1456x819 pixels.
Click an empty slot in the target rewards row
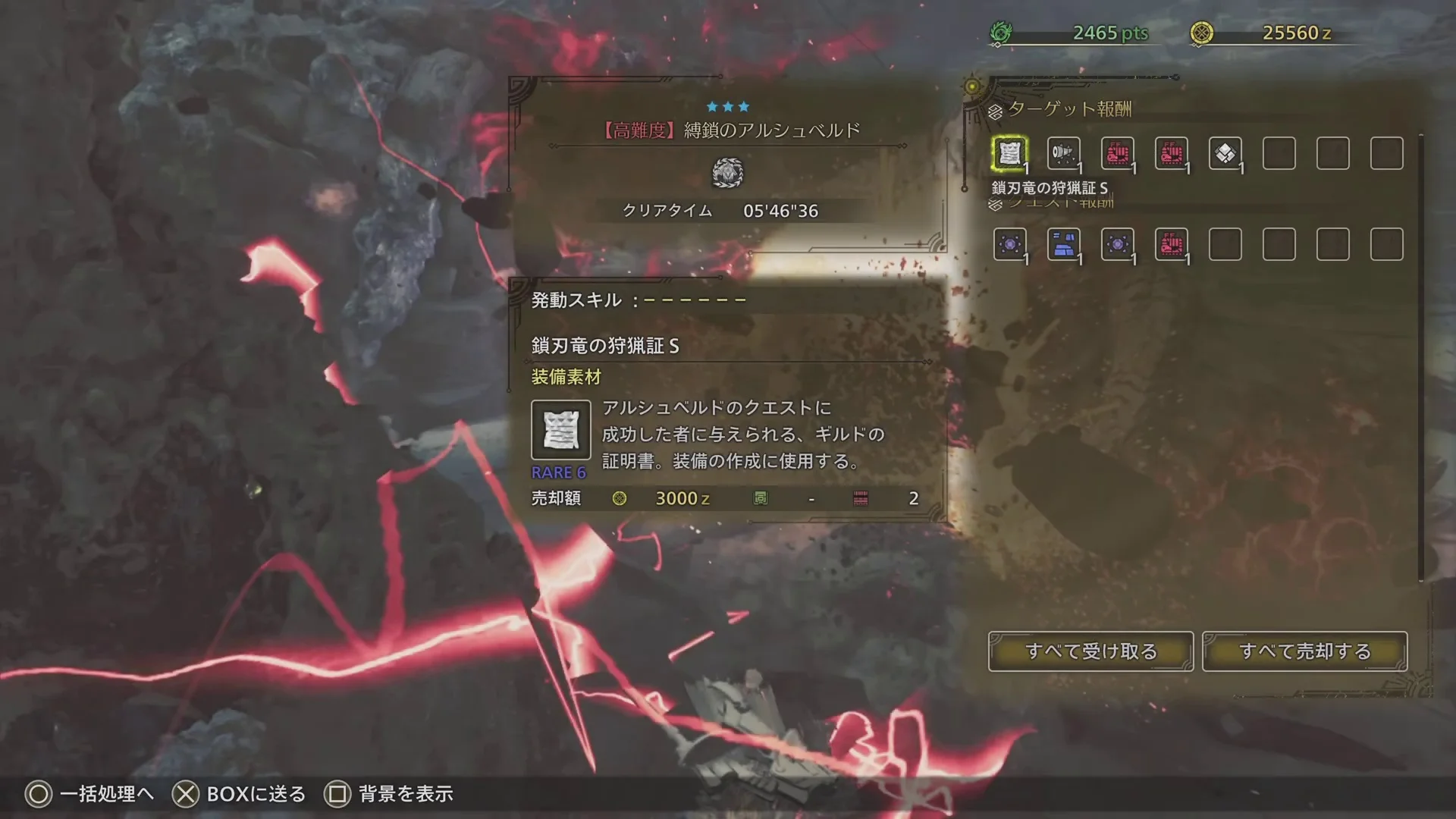(x=1279, y=153)
